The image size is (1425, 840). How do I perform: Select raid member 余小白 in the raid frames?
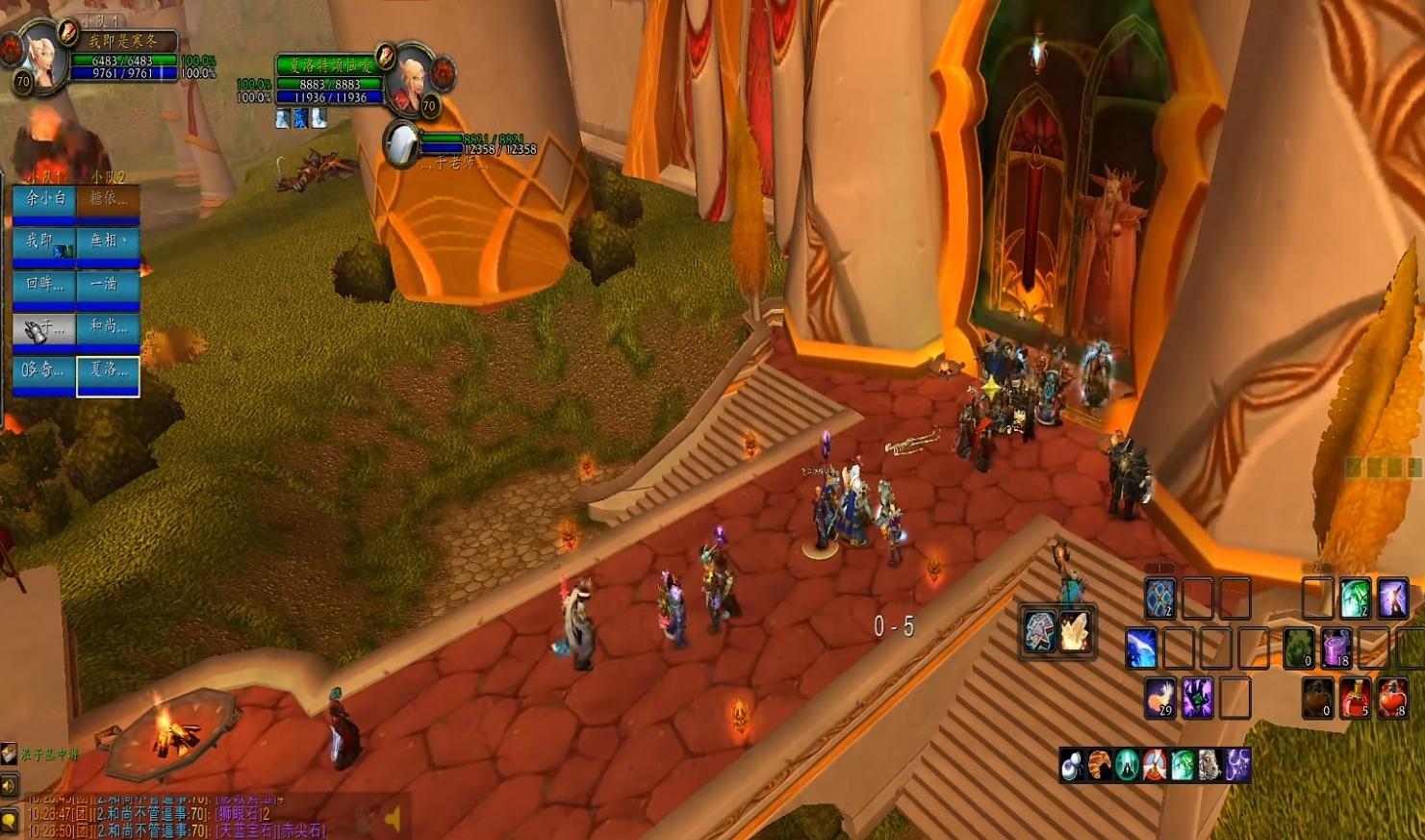coord(44,203)
